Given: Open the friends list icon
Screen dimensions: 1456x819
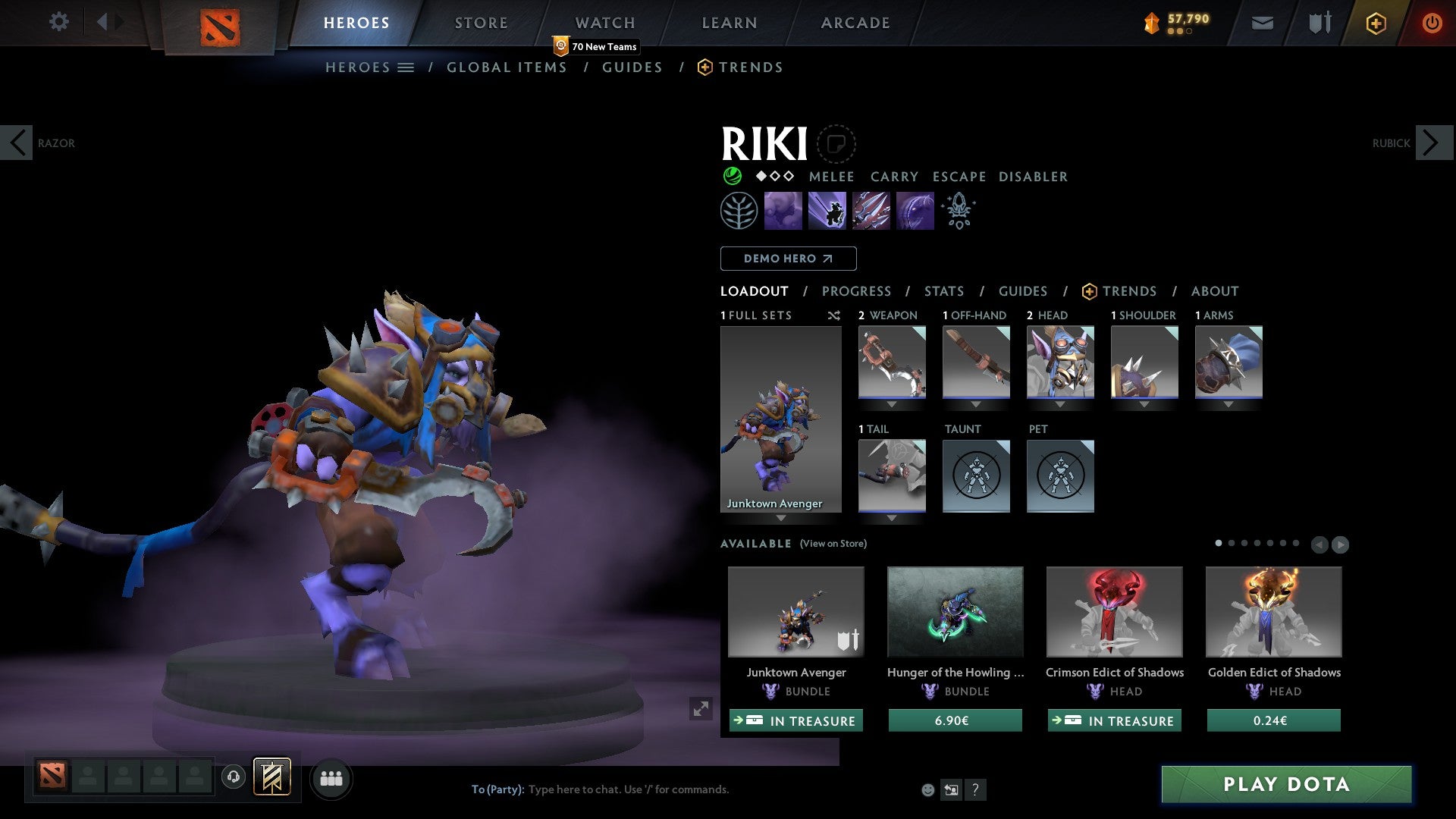Looking at the screenshot, I should pos(331,778).
